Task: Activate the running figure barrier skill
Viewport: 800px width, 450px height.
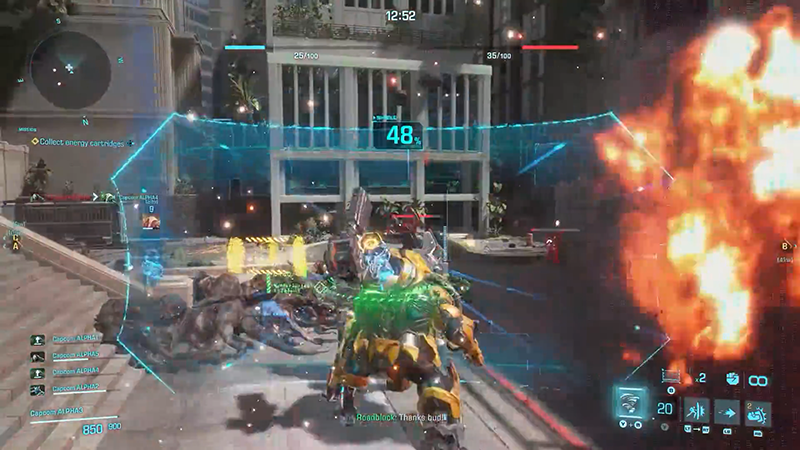Action: pos(696,410)
